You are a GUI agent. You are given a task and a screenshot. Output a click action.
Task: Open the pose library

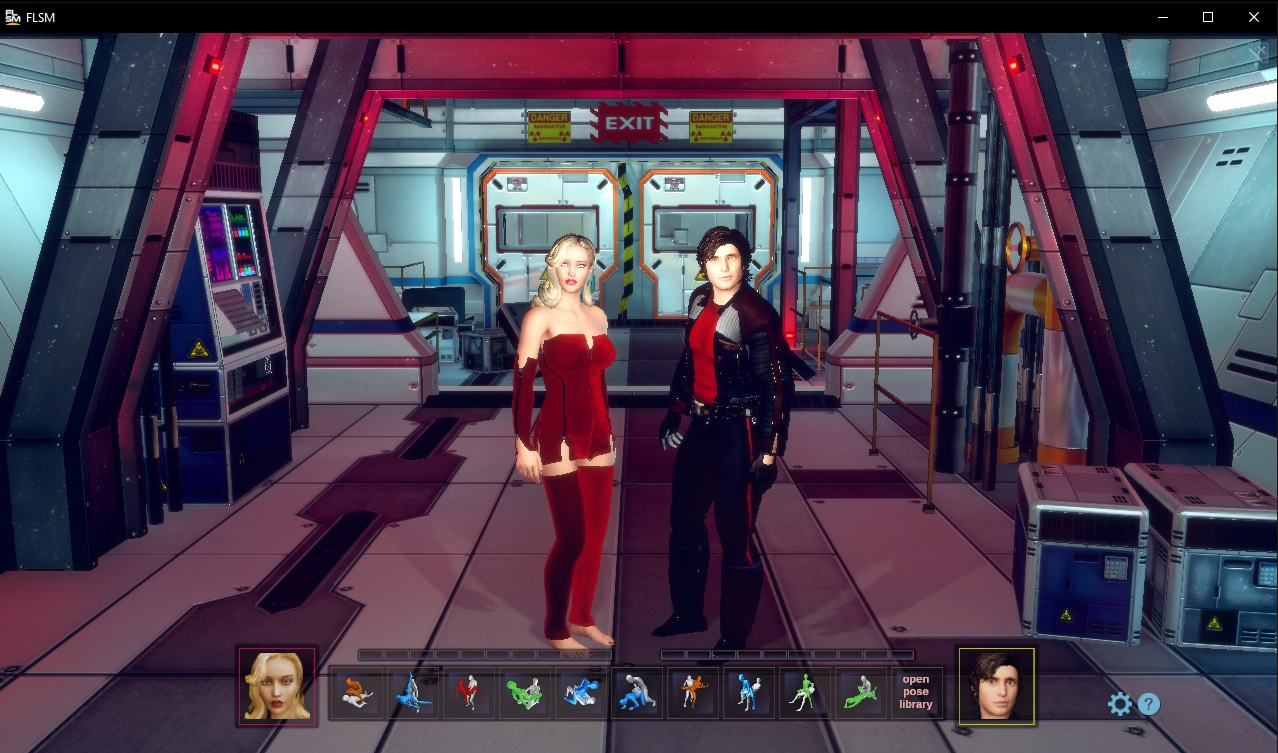[916, 692]
